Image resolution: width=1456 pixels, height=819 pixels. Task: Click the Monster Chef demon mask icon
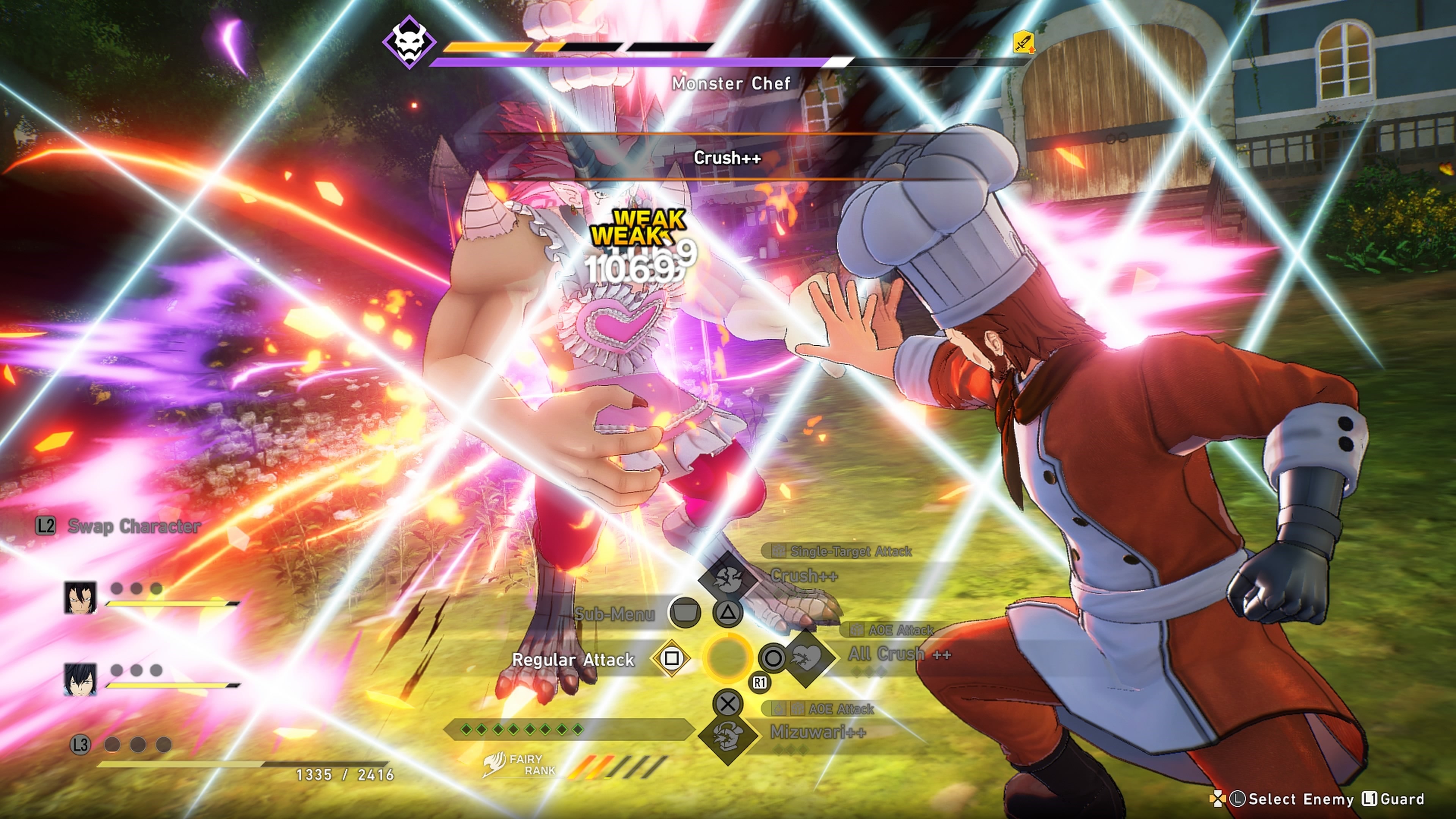coord(409,42)
